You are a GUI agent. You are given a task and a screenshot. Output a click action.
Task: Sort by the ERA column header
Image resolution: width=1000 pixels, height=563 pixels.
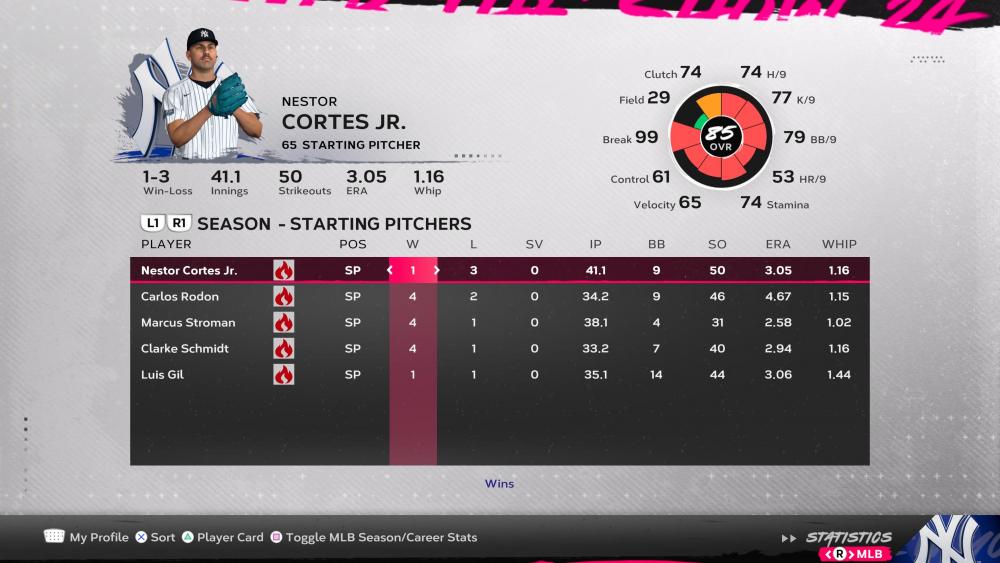[777, 244]
